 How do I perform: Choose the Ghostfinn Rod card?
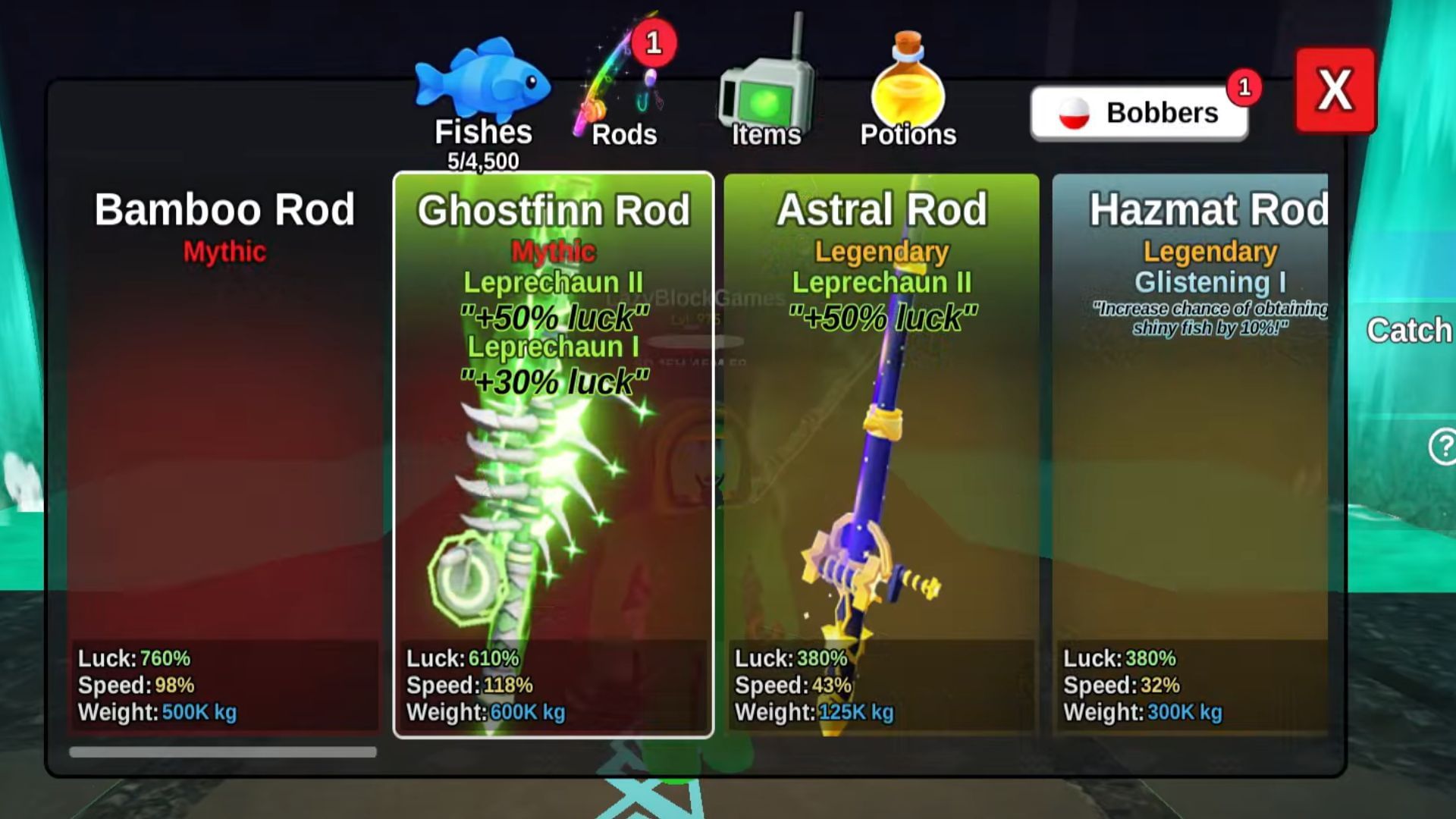pos(554,455)
